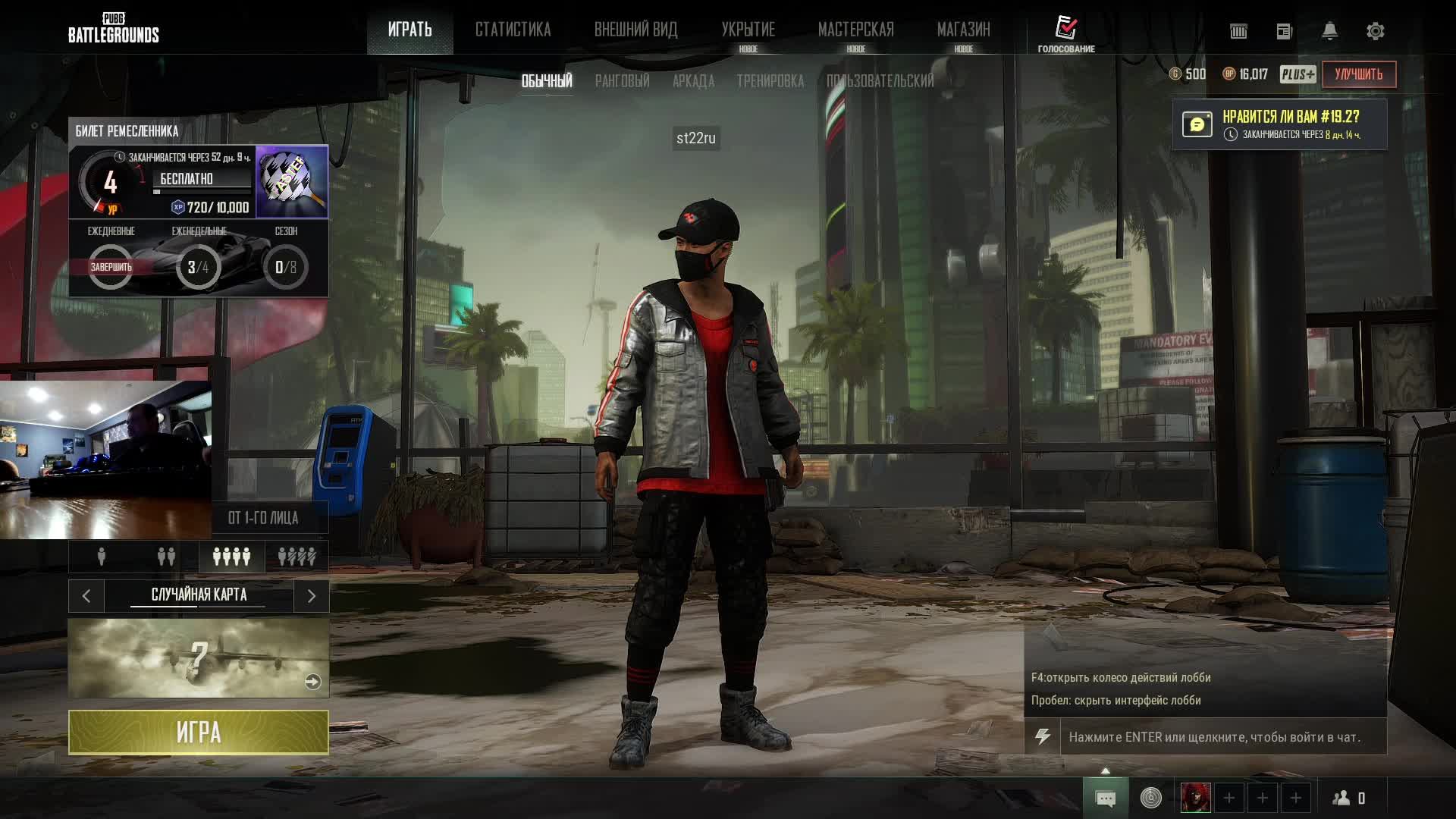
Task: Switch to ТРЕНИРОВКА mode
Action: click(x=770, y=81)
